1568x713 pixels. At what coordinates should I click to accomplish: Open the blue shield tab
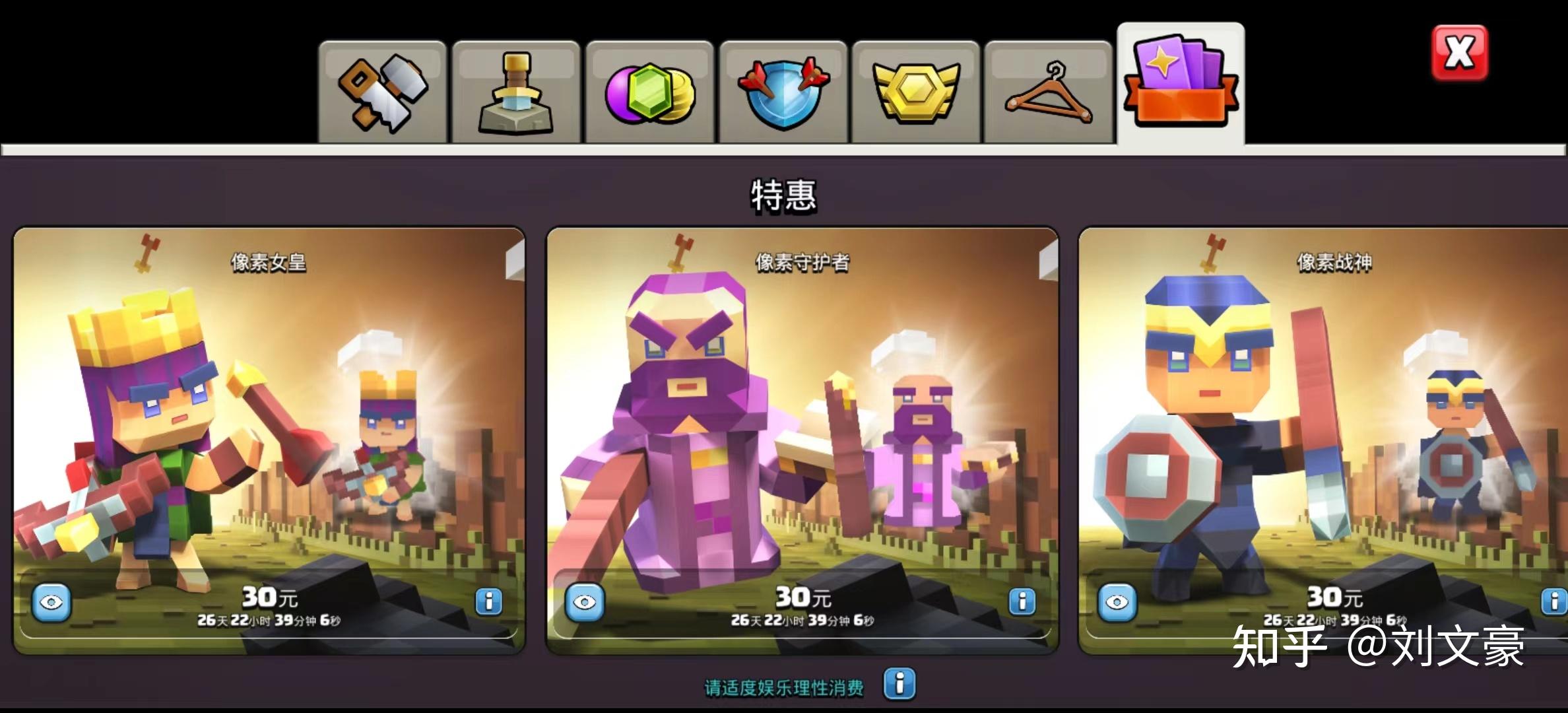tap(783, 93)
